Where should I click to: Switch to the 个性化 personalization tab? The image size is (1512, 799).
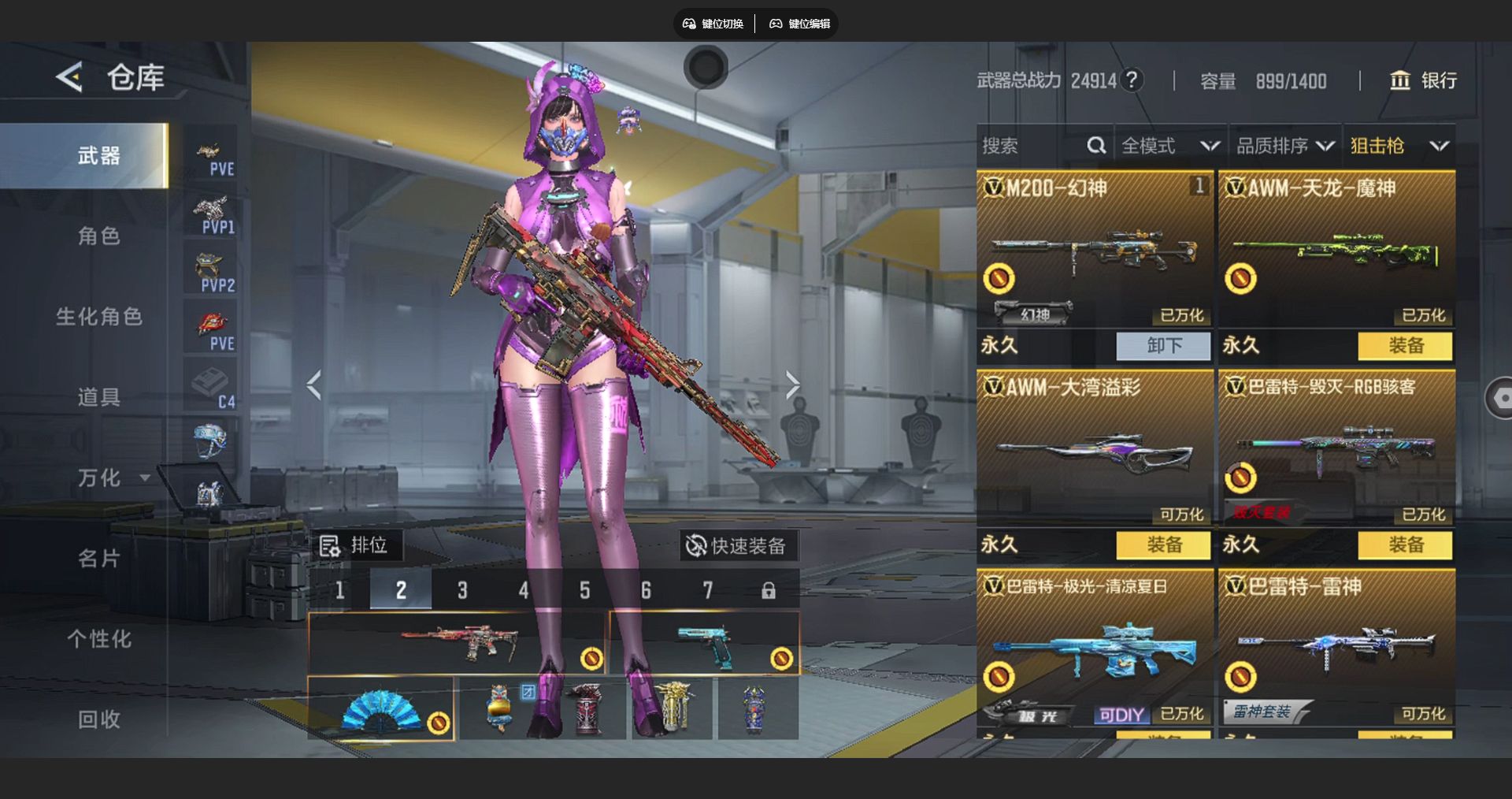point(98,639)
